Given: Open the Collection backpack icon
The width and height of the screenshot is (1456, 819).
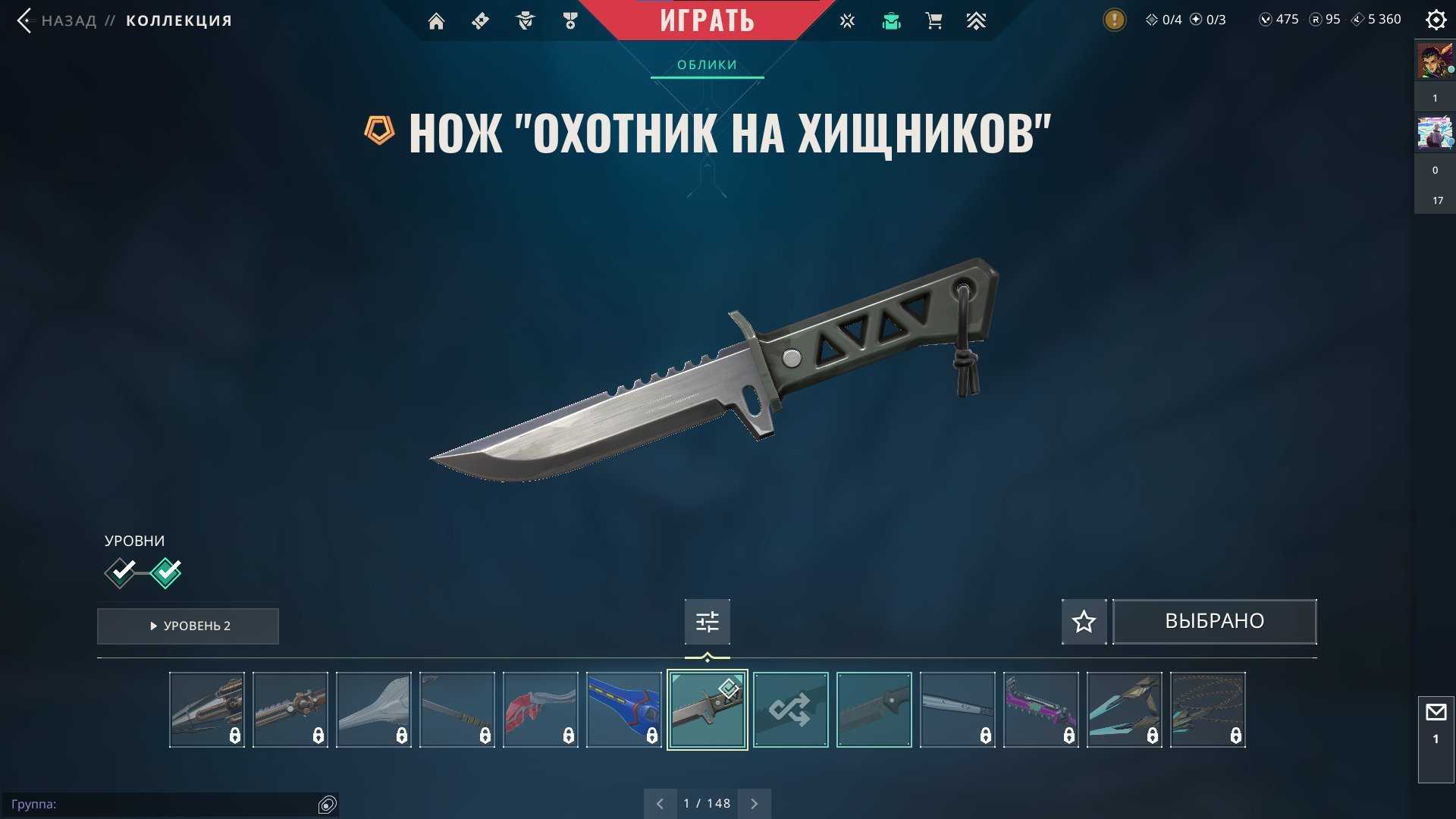Looking at the screenshot, I should [x=891, y=20].
